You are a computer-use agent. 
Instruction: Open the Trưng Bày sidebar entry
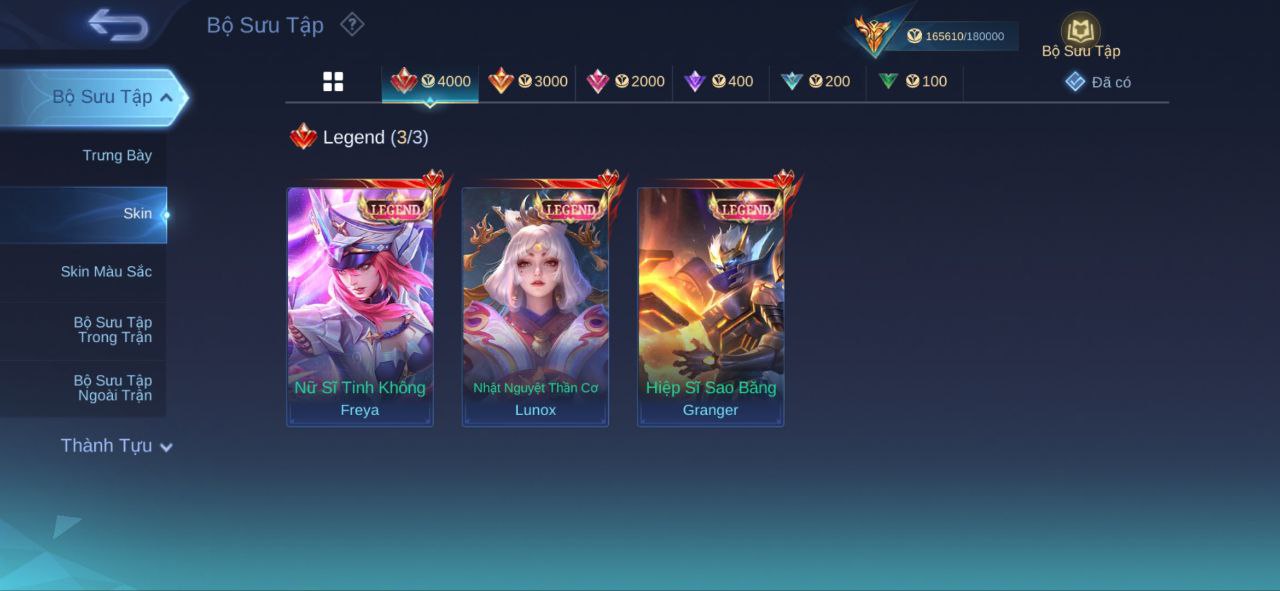point(116,155)
